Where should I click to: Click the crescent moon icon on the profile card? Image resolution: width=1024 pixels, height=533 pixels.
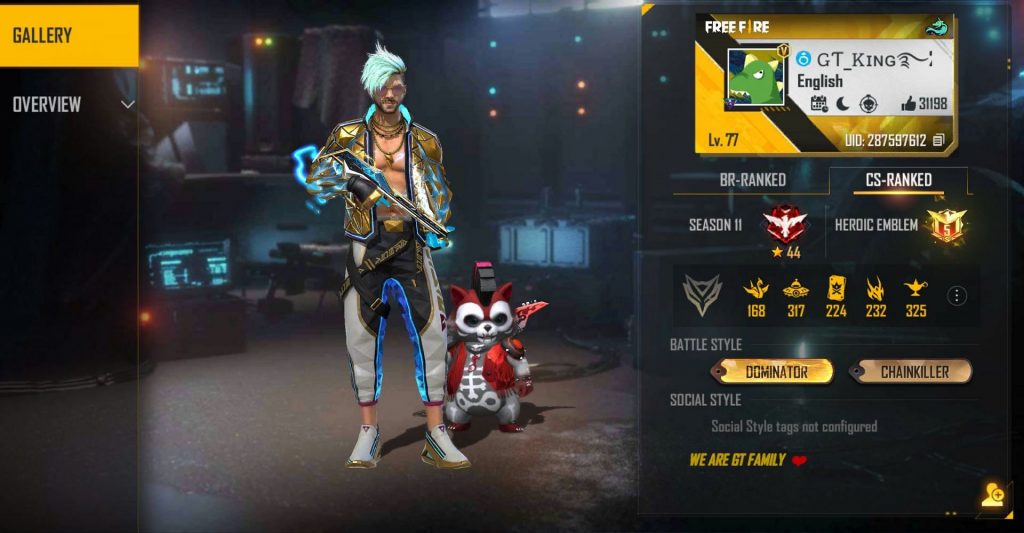pyautogui.click(x=842, y=104)
